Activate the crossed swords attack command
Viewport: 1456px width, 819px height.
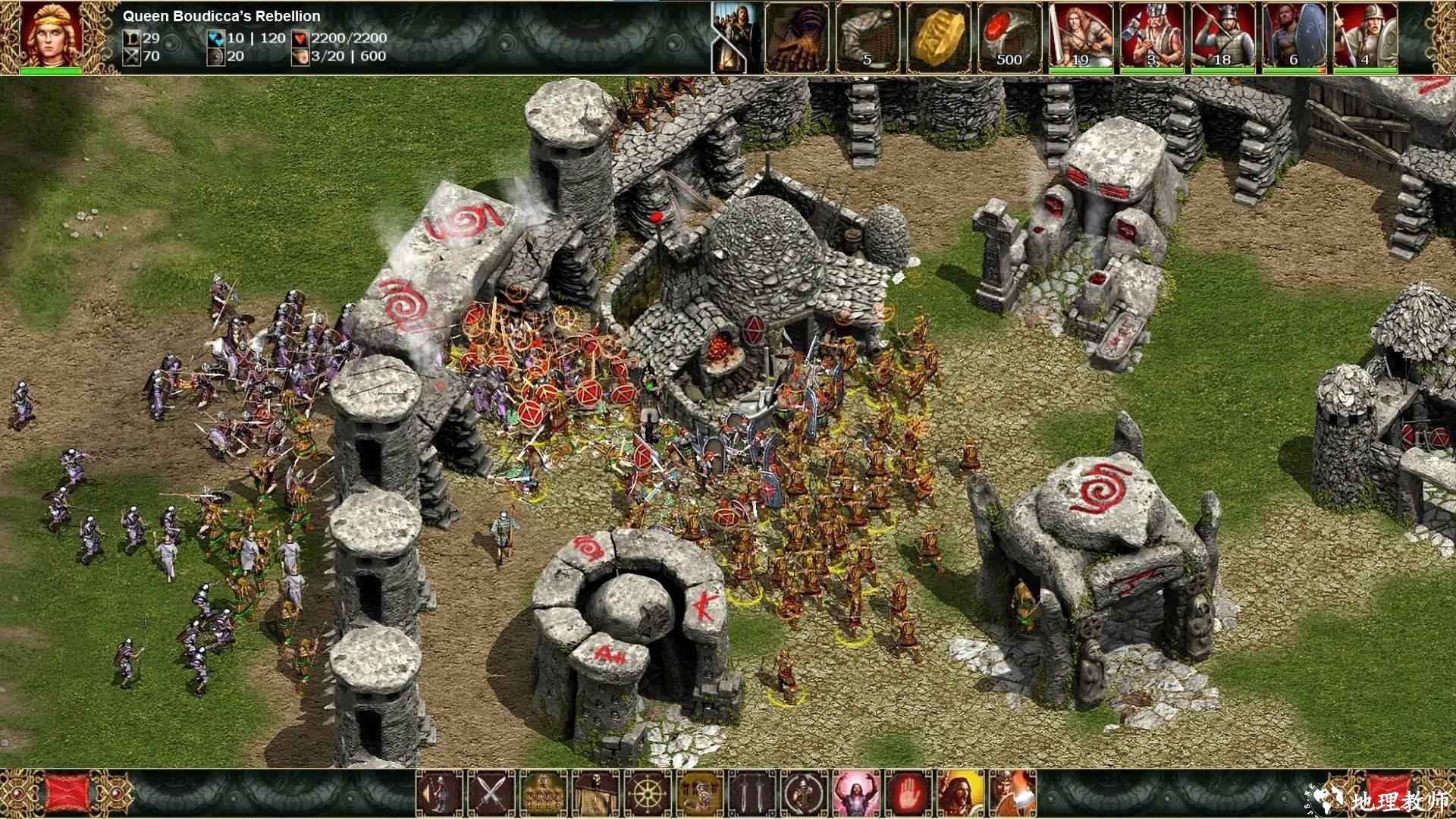click(x=491, y=793)
